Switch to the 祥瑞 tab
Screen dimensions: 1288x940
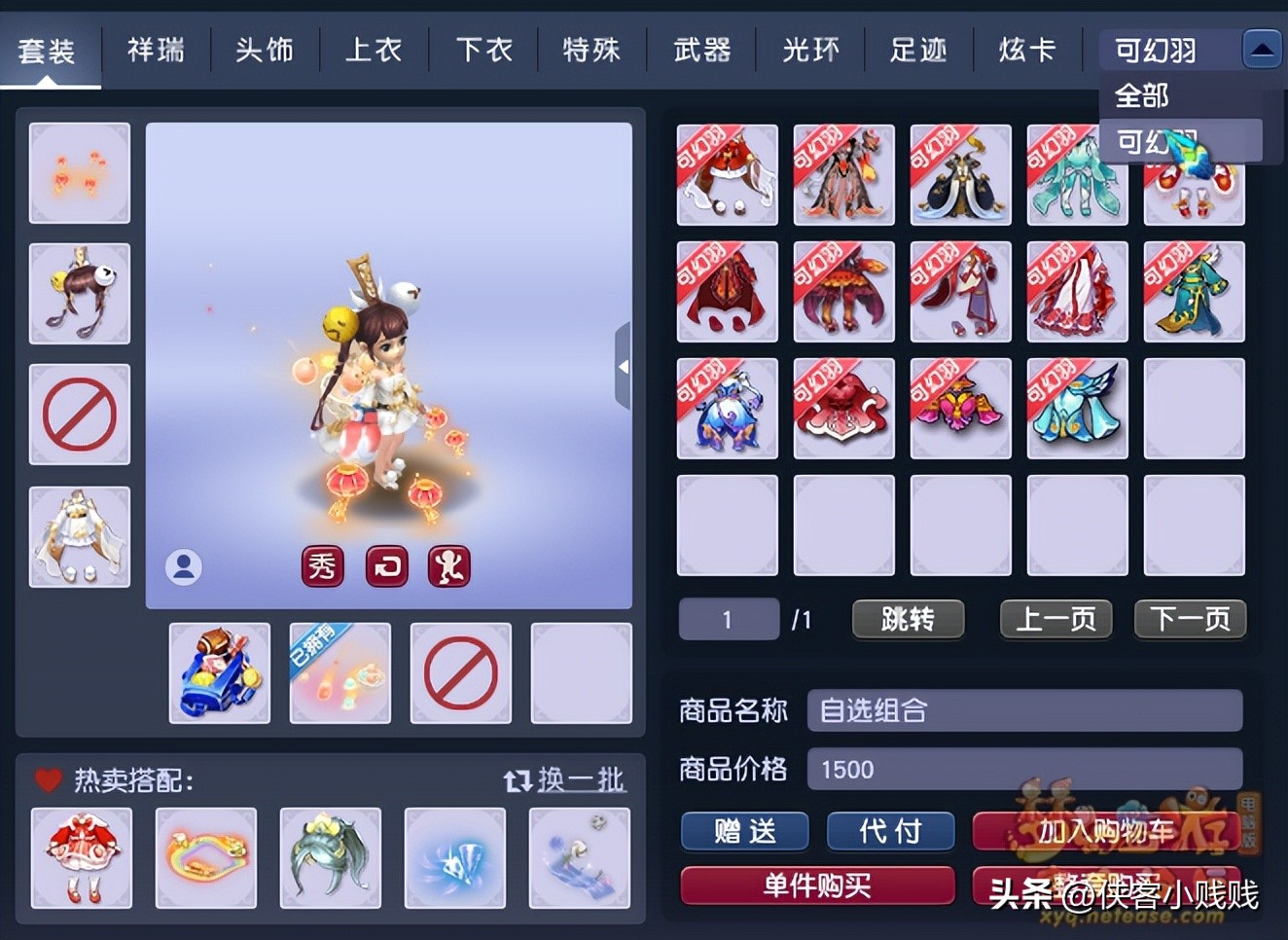(x=156, y=50)
